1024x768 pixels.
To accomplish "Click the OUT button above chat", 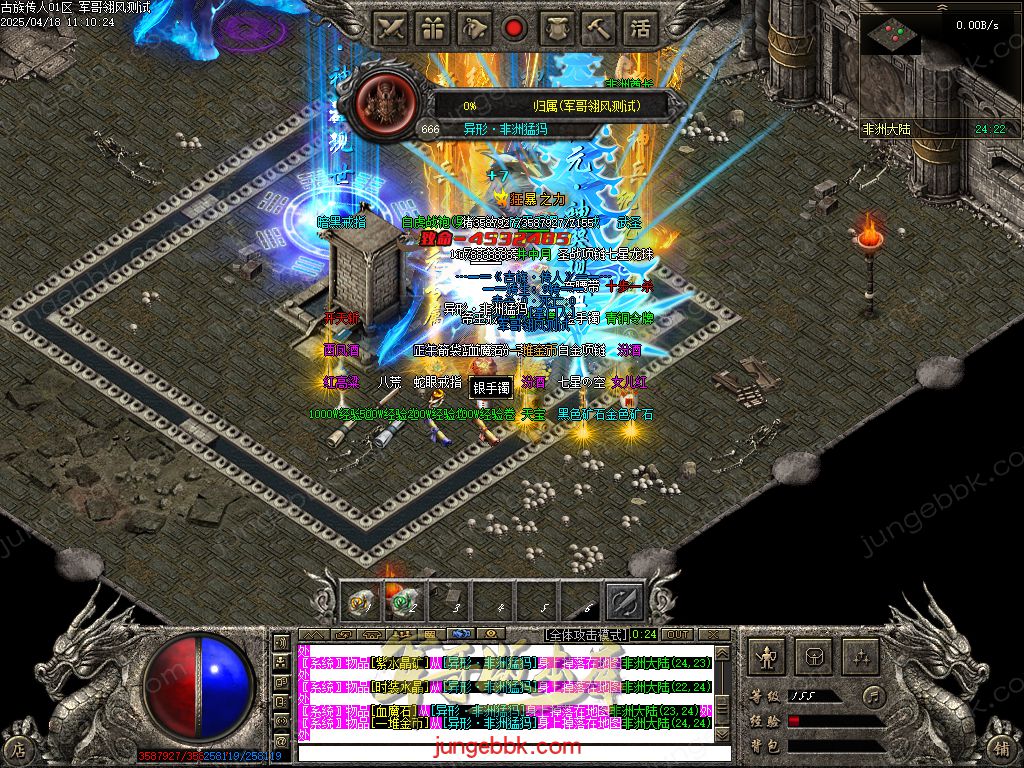I will [677, 634].
